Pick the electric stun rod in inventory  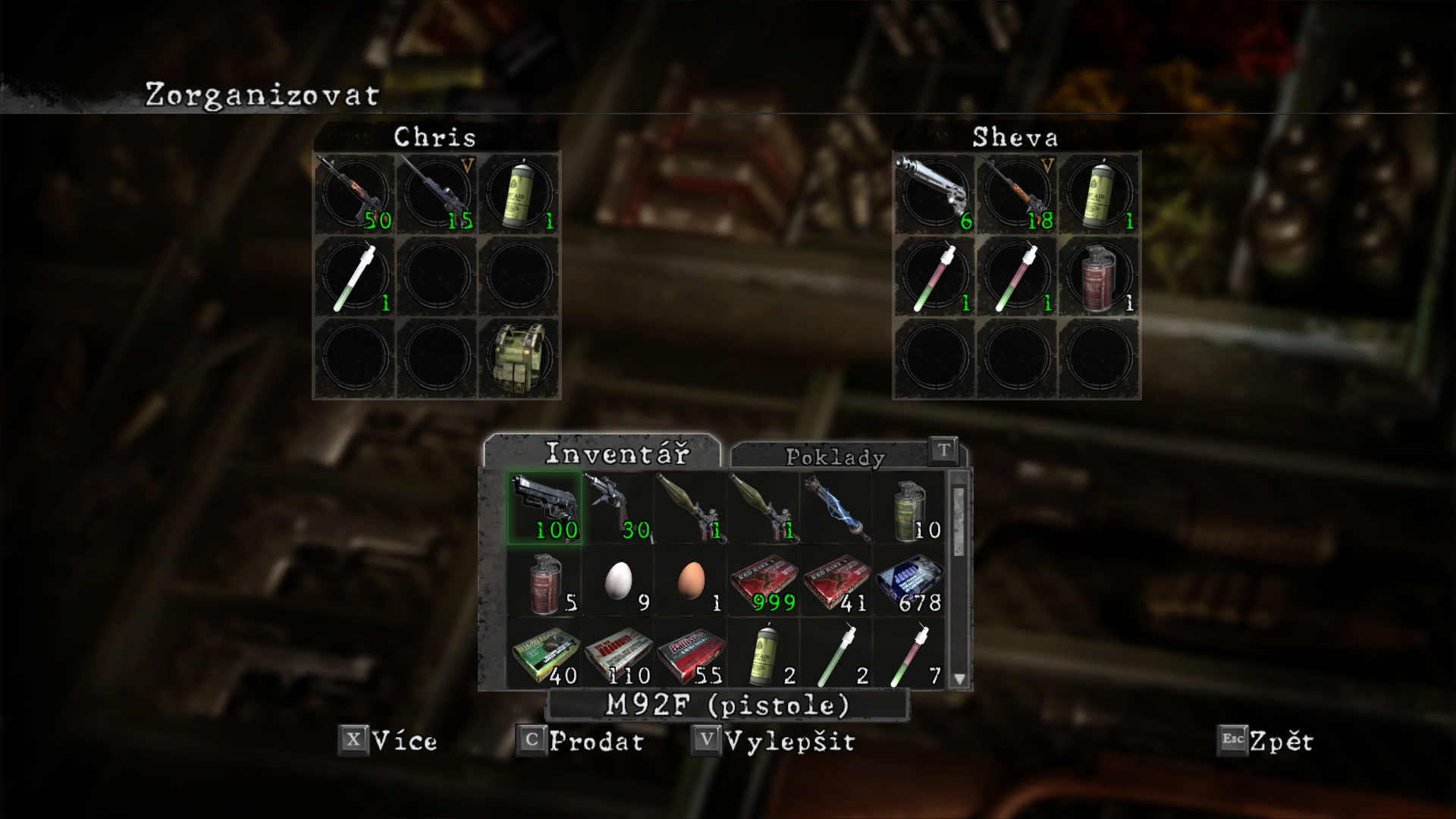835,508
